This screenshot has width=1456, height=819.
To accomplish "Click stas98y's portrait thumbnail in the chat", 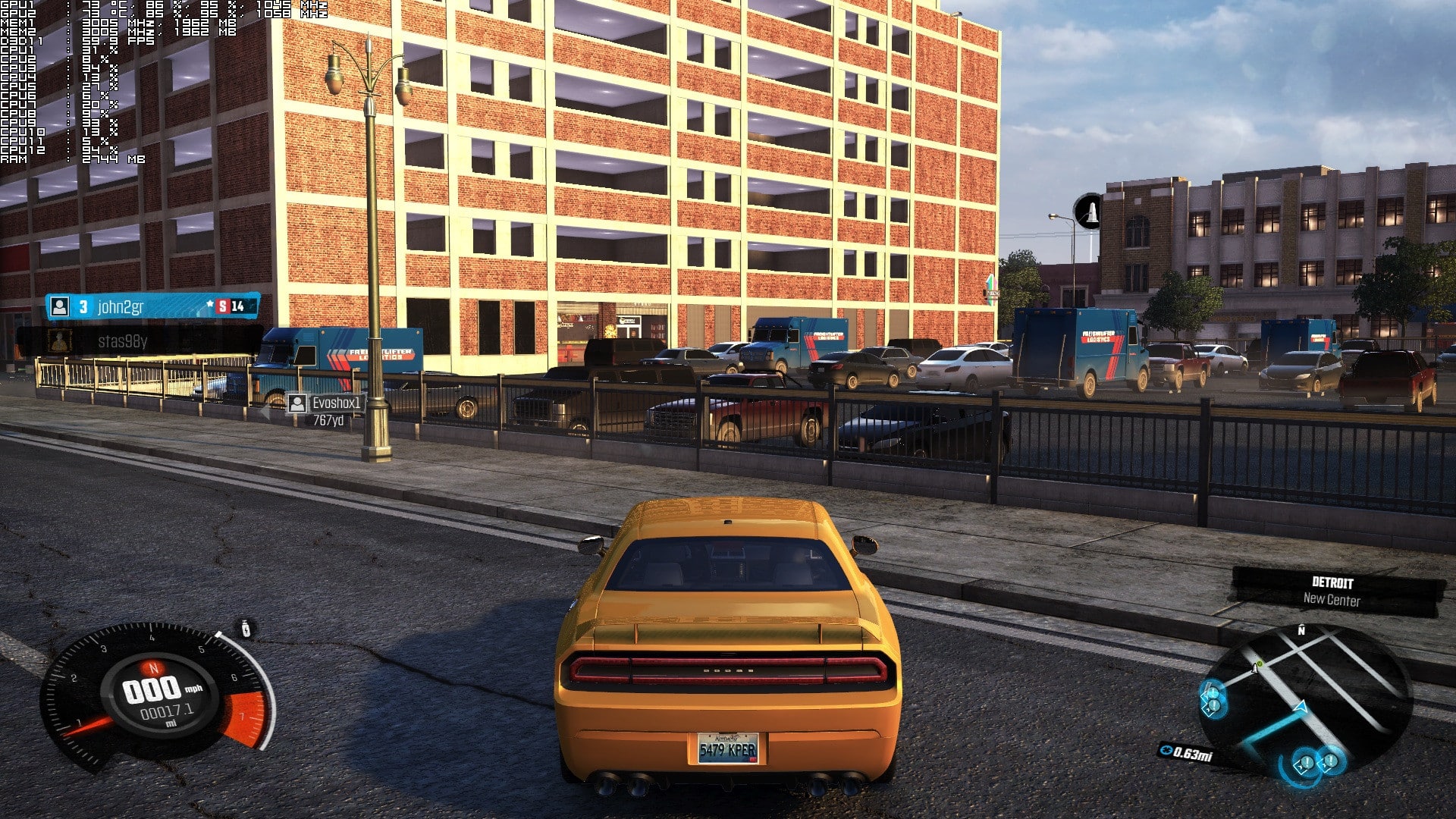I will coord(59,341).
